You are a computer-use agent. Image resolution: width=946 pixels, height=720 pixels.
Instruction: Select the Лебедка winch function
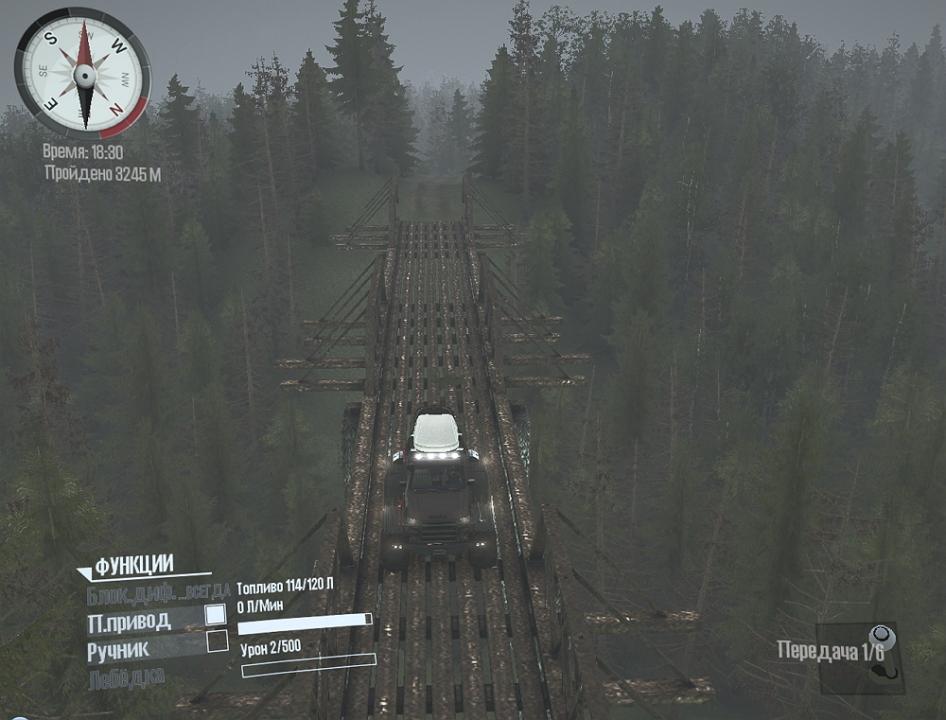pos(126,678)
